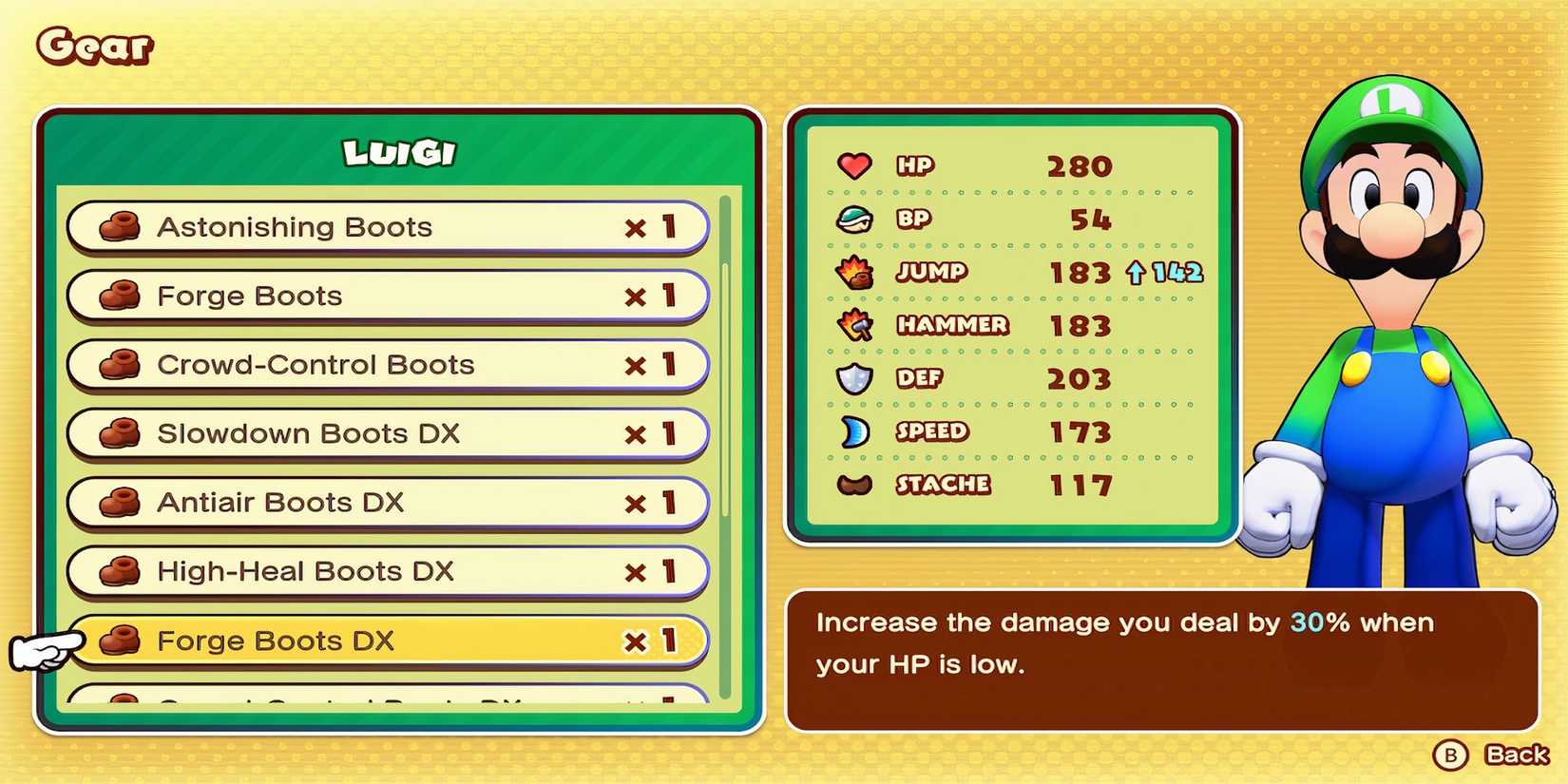
Task: Click the BP shell icon
Action: coord(854,219)
